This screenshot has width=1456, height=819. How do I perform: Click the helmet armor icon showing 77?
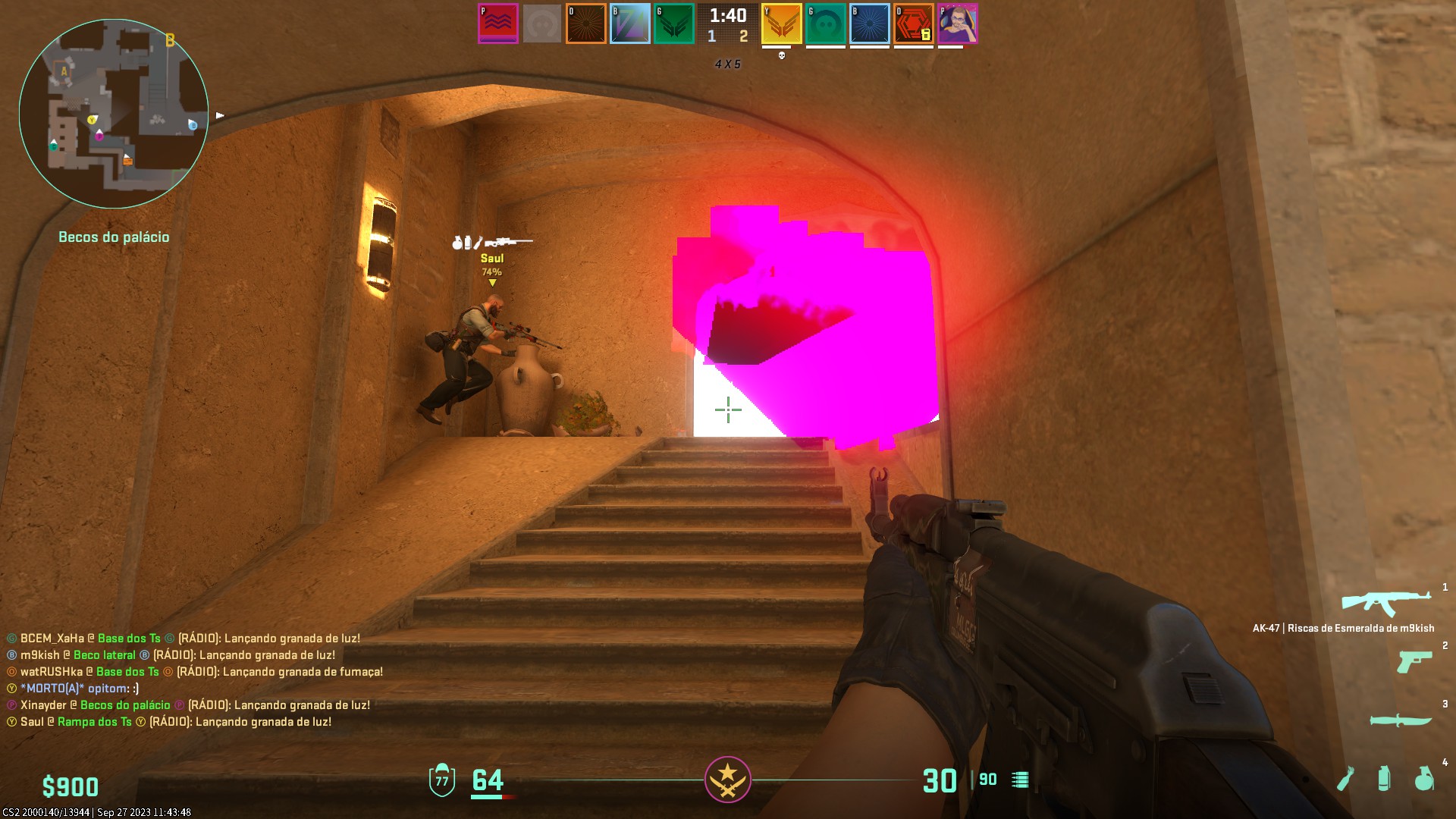pyautogui.click(x=441, y=779)
